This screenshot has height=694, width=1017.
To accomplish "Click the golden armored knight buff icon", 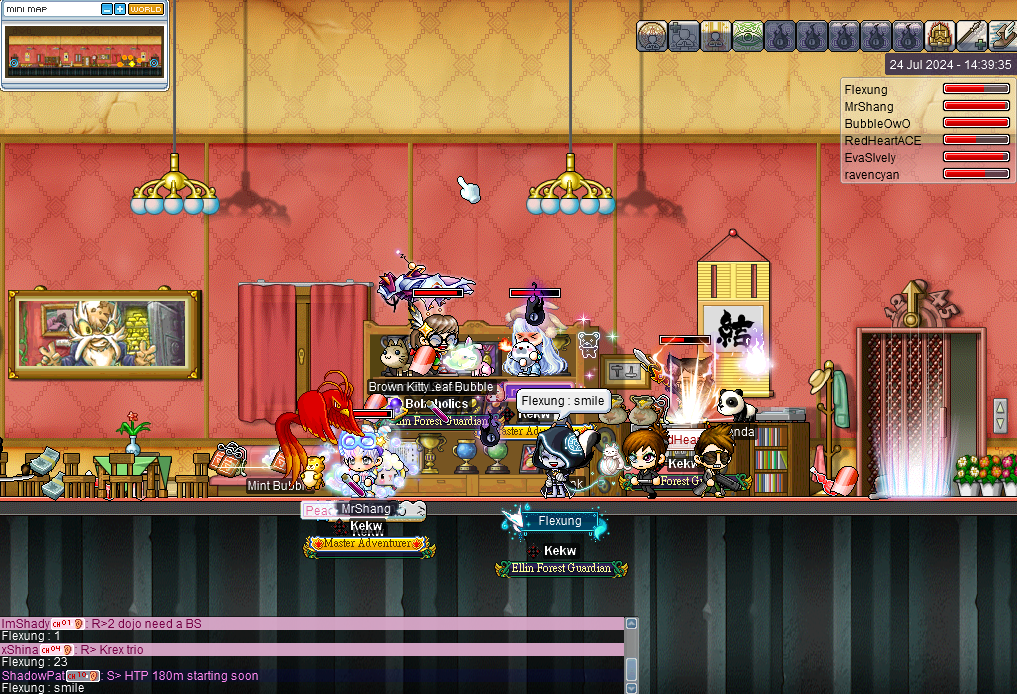I will click(940, 36).
